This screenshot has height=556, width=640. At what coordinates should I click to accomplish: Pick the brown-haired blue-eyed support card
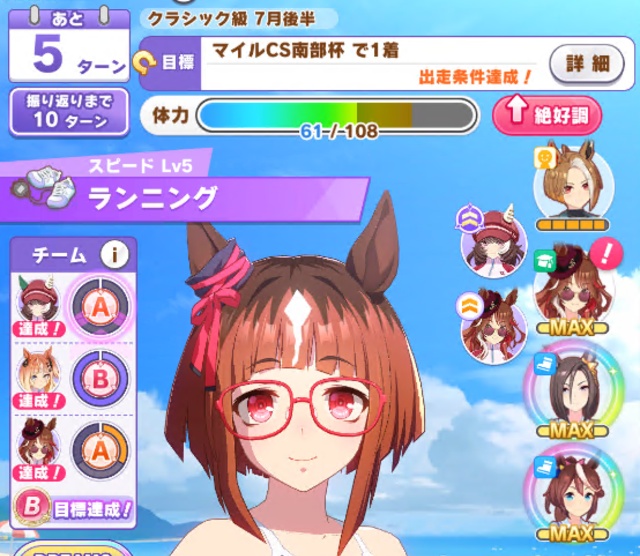point(571,492)
